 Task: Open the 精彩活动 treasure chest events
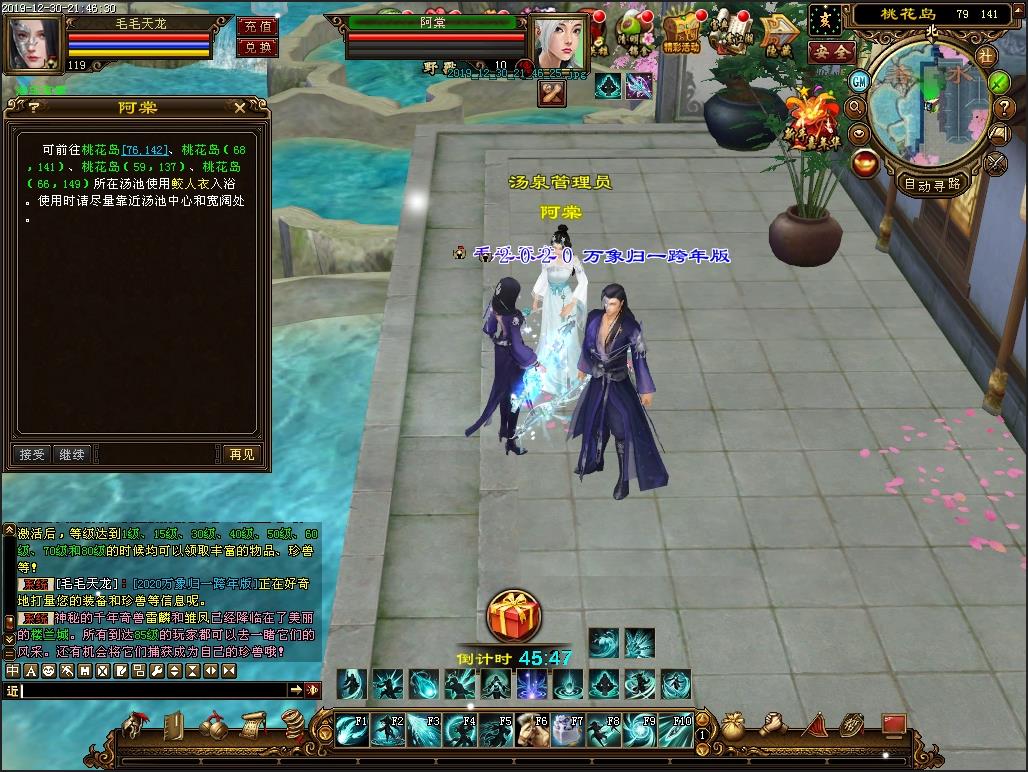tap(681, 36)
